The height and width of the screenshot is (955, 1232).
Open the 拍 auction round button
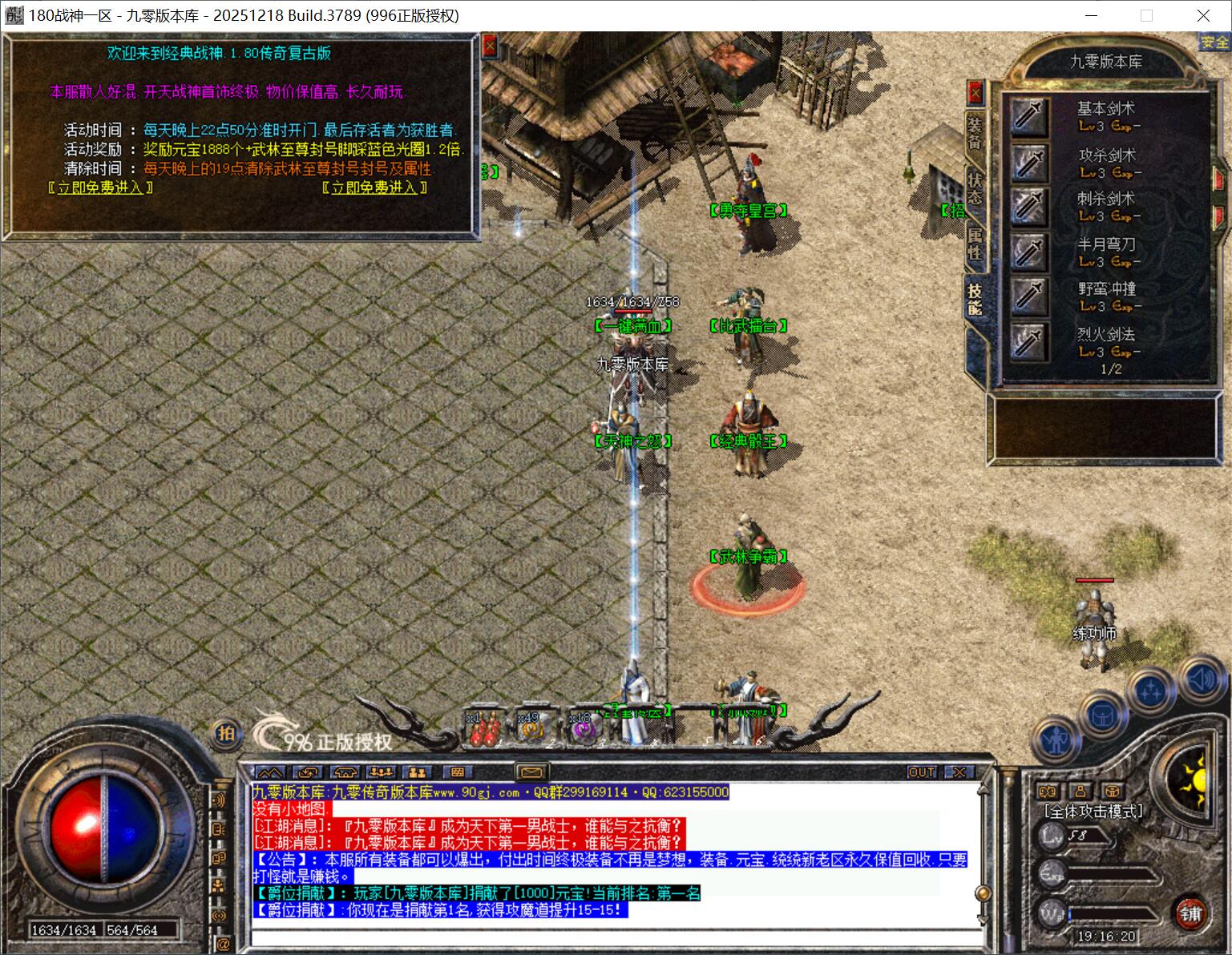point(228,733)
